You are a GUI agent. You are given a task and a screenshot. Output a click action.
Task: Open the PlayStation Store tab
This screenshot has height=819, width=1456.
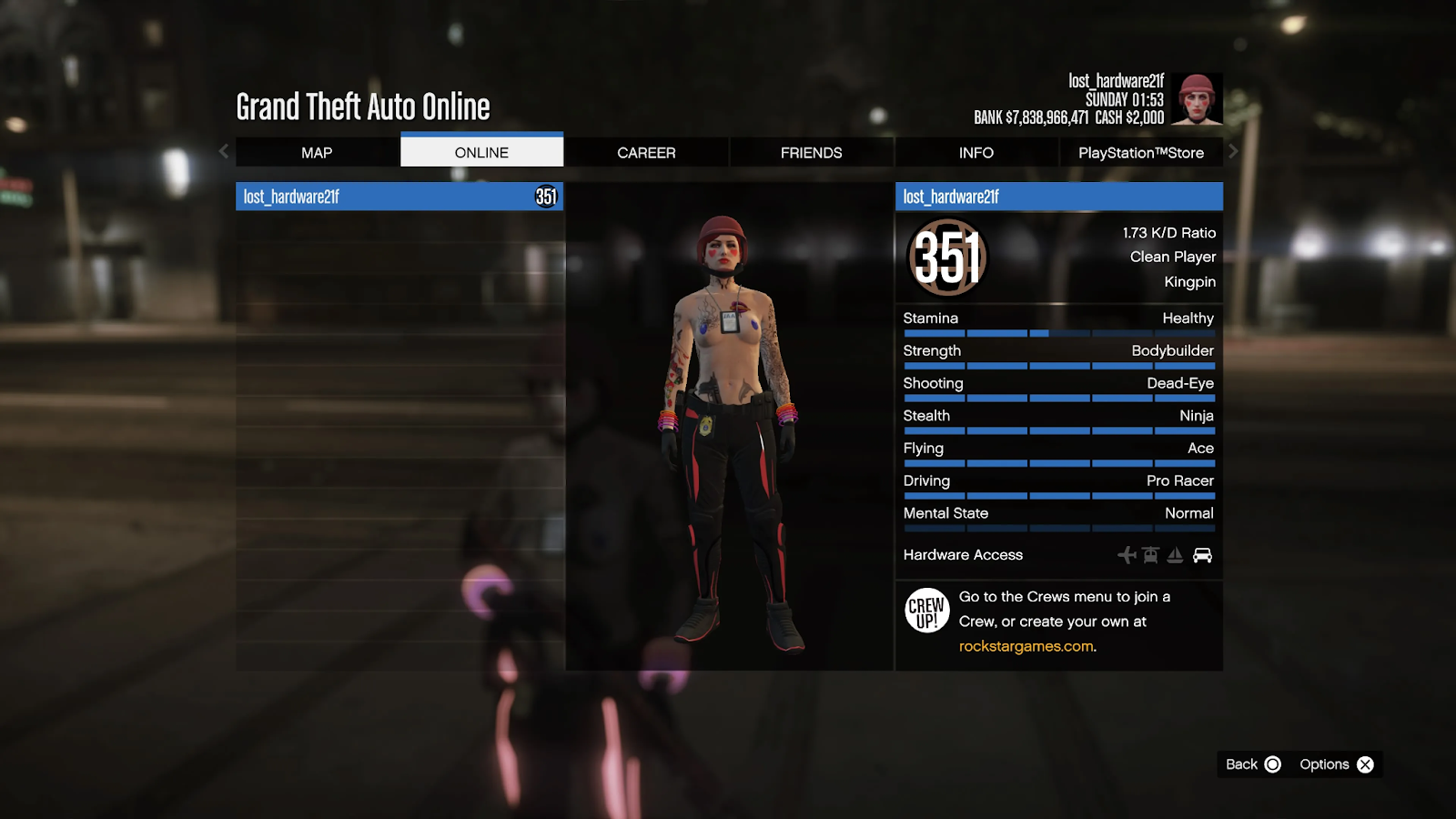[1140, 153]
